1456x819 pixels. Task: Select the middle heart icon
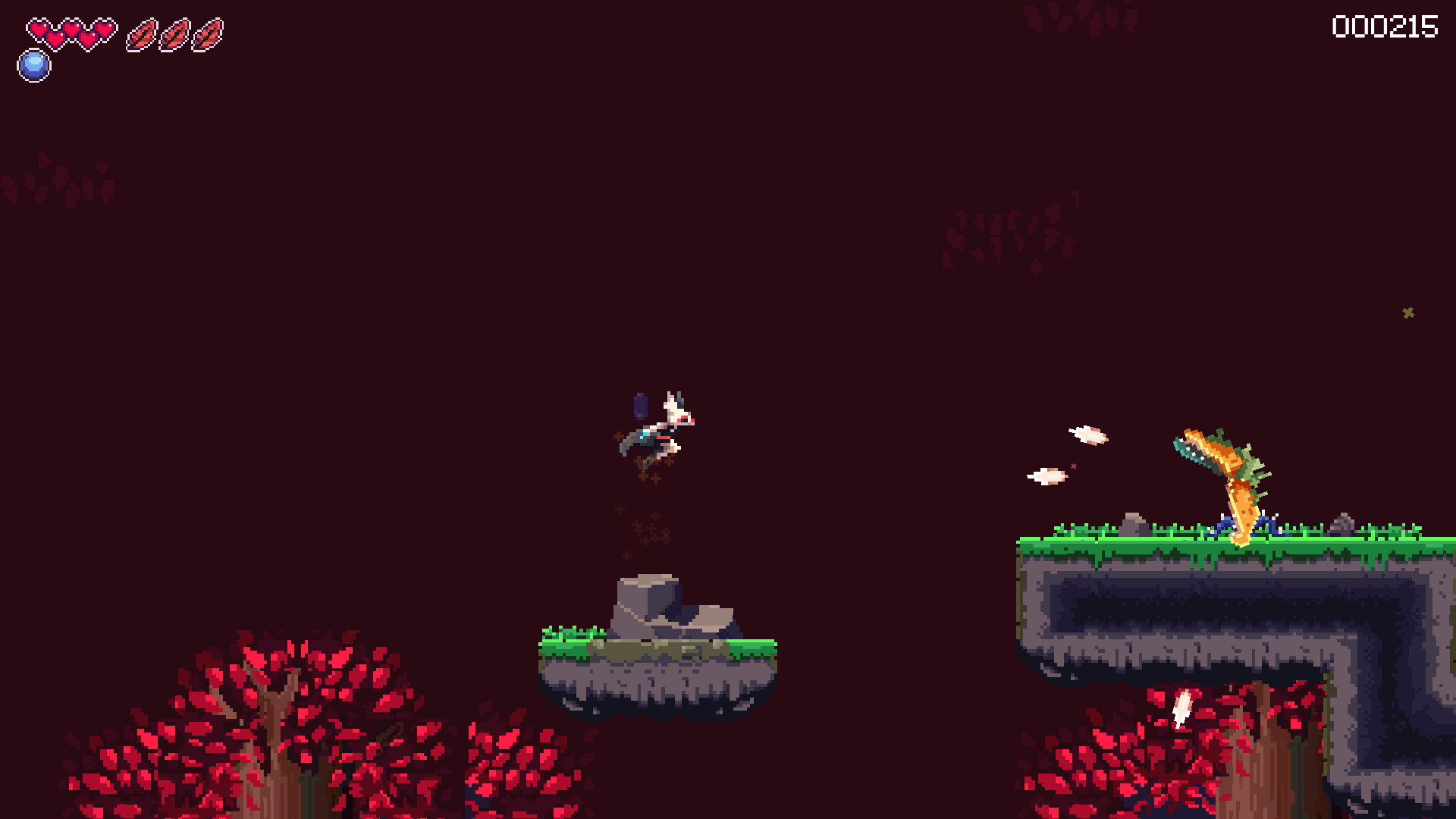pyautogui.click(x=72, y=30)
